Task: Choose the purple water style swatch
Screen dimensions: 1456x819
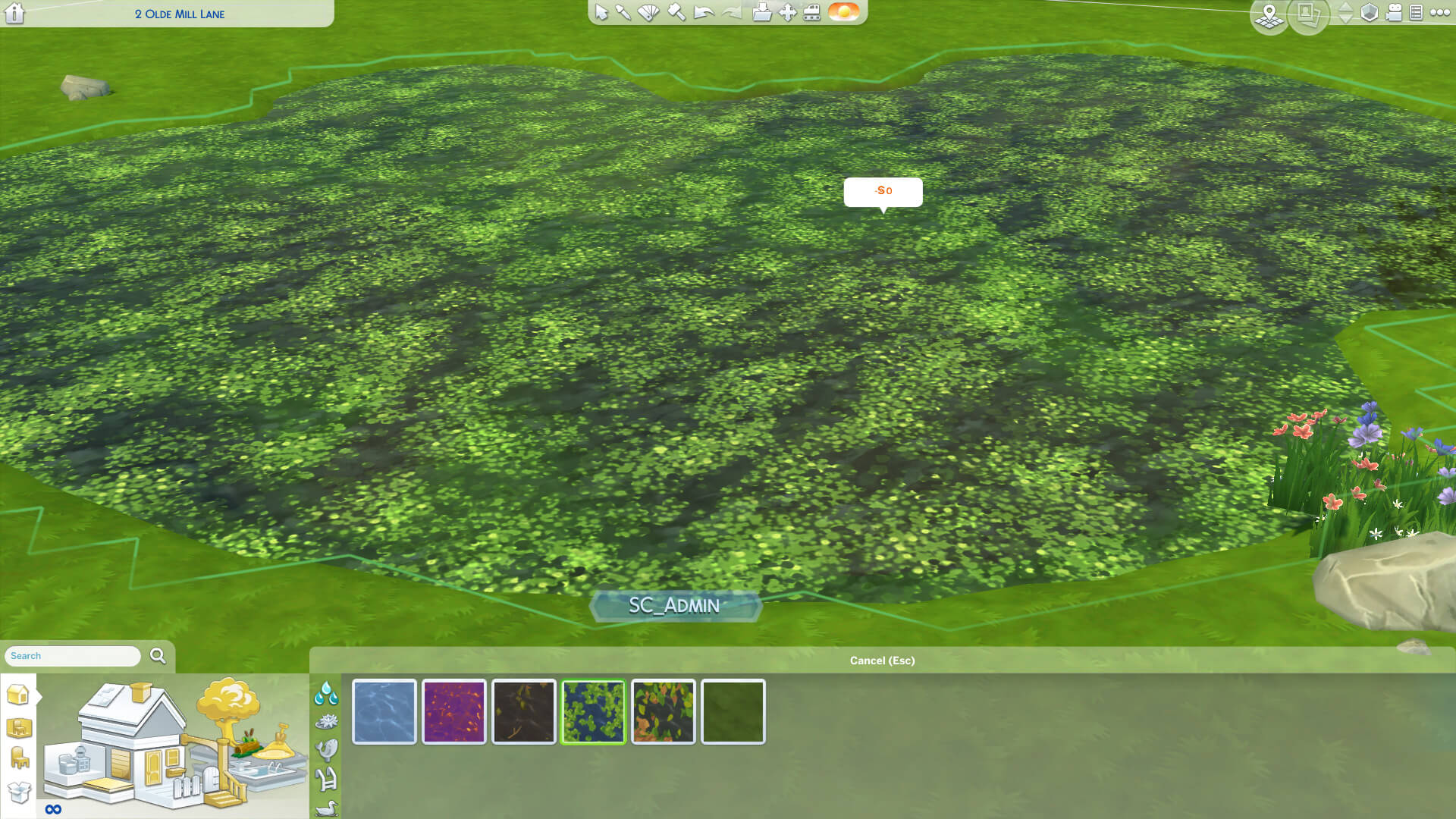Action: point(454,711)
